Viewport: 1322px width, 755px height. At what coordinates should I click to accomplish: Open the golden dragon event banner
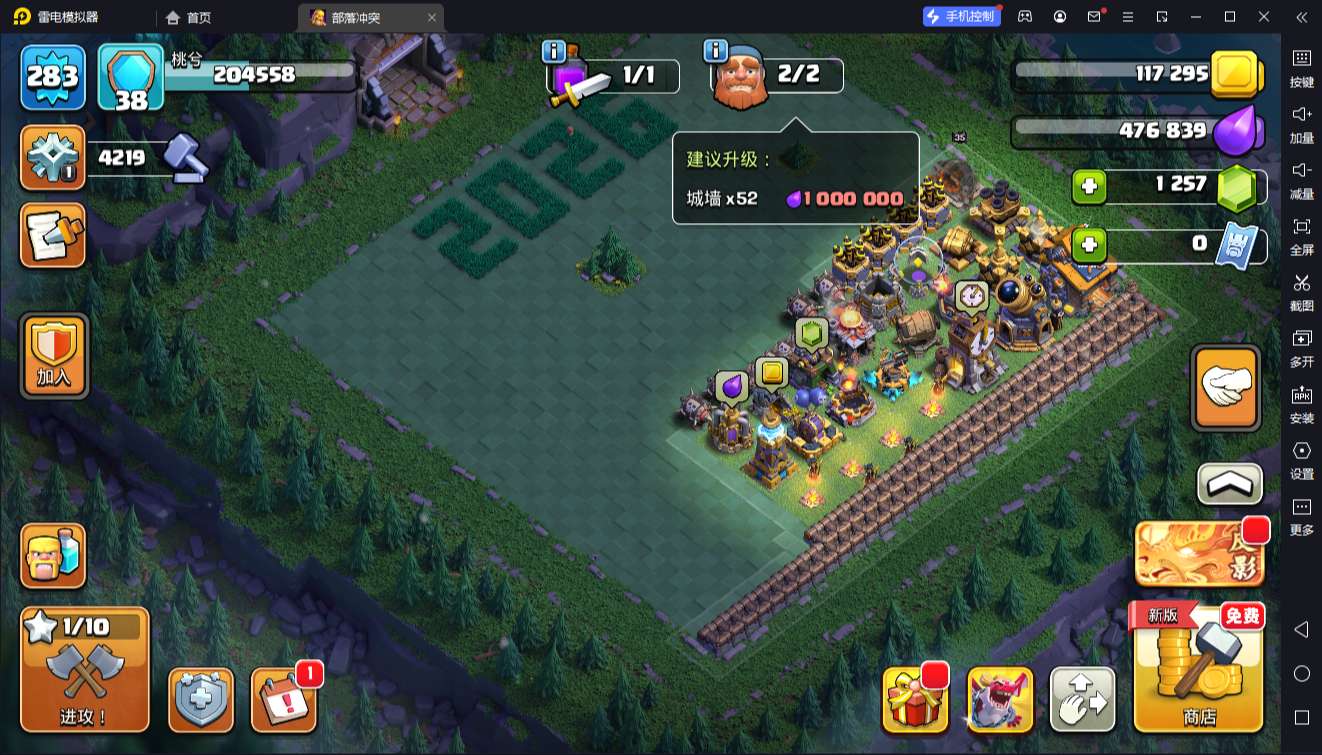(x=1199, y=553)
